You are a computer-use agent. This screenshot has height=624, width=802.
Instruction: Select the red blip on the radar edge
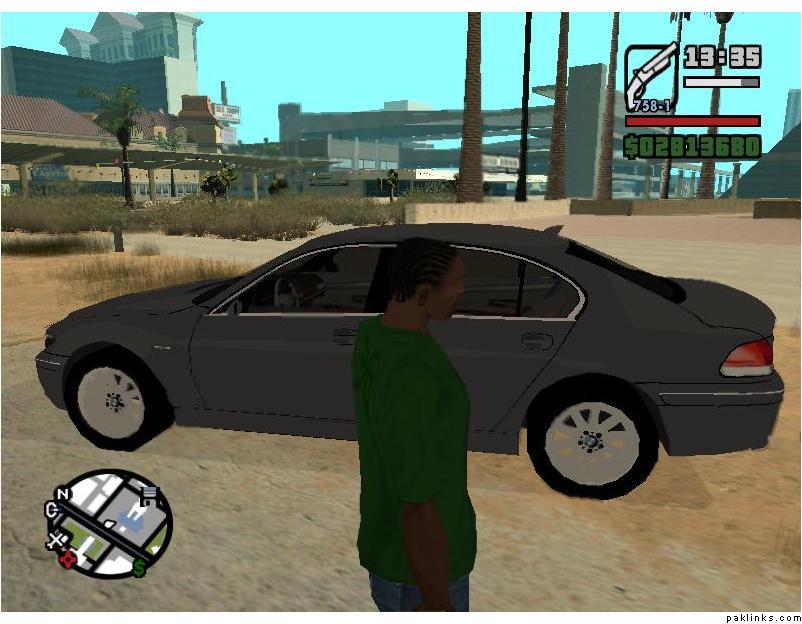click(69, 559)
